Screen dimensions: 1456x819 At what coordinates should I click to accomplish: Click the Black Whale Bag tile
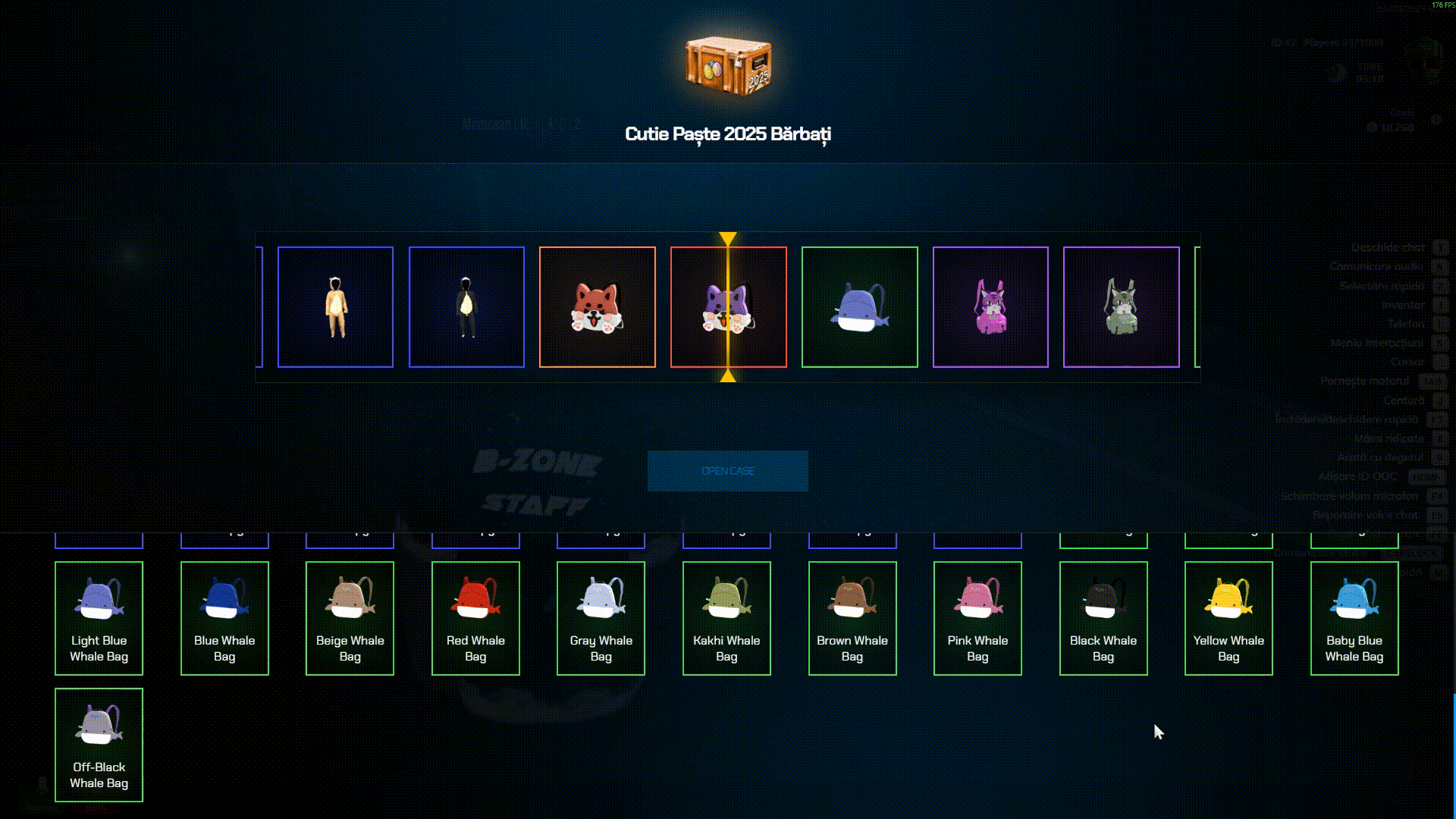[1103, 618]
